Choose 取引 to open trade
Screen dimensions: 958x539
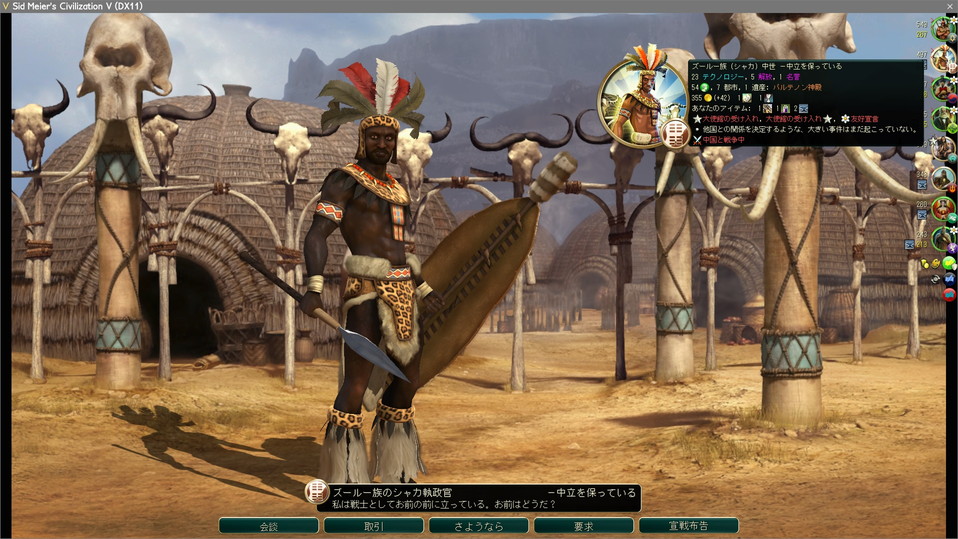373,525
